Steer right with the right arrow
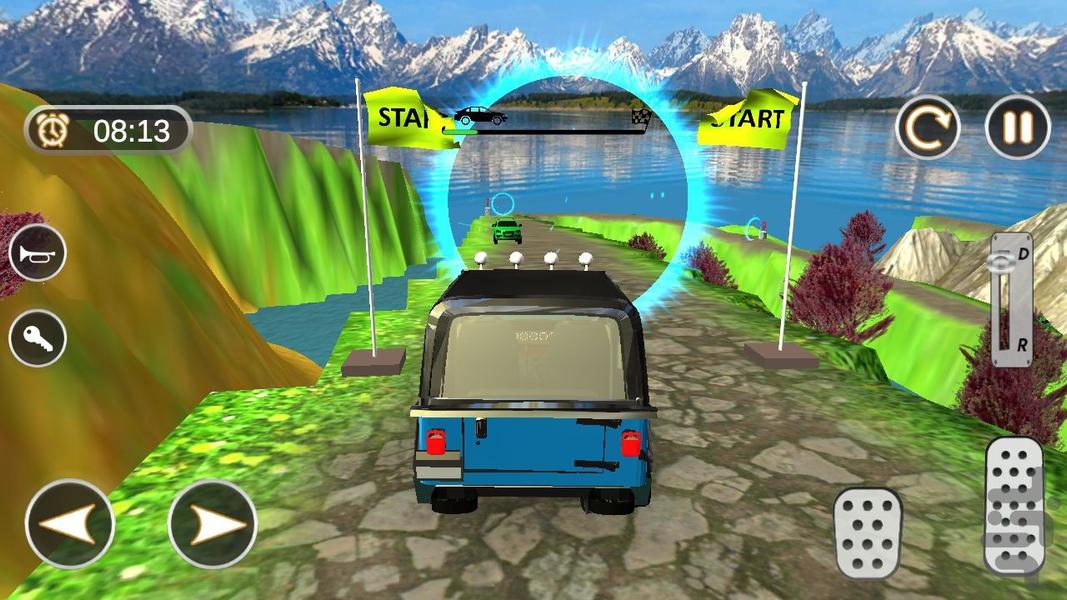Screen dimensions: 1067x600 pyautogui.click(x=212, y=525)
